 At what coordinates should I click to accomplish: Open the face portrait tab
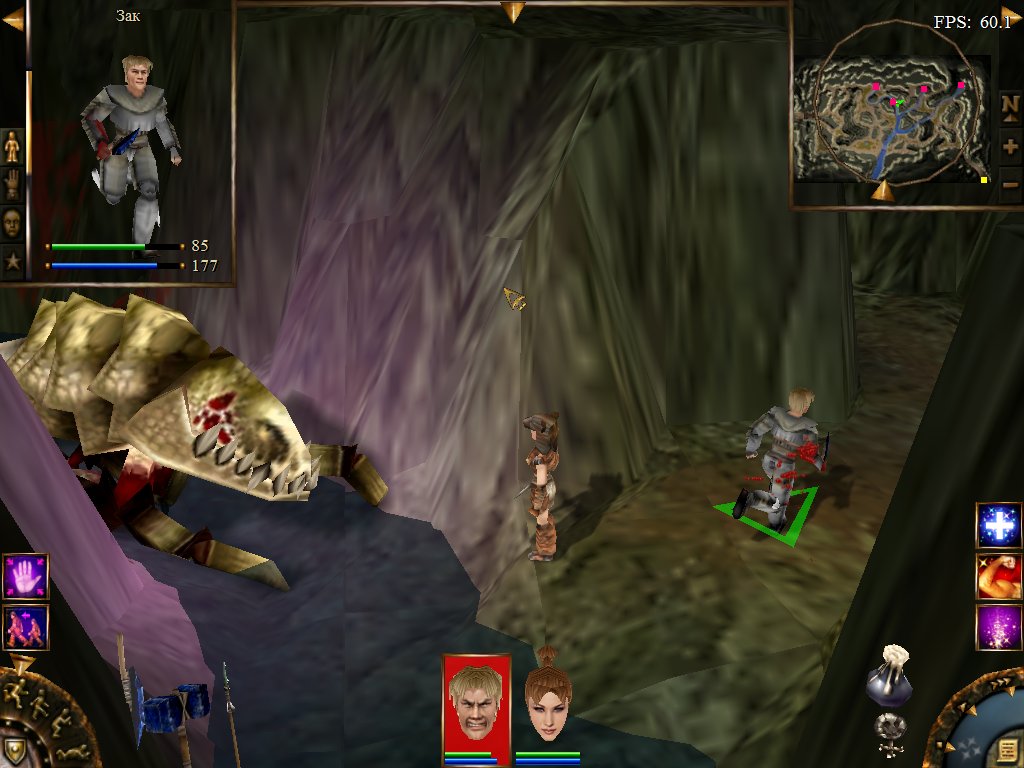pyautogui.click(x=12, y=222)
